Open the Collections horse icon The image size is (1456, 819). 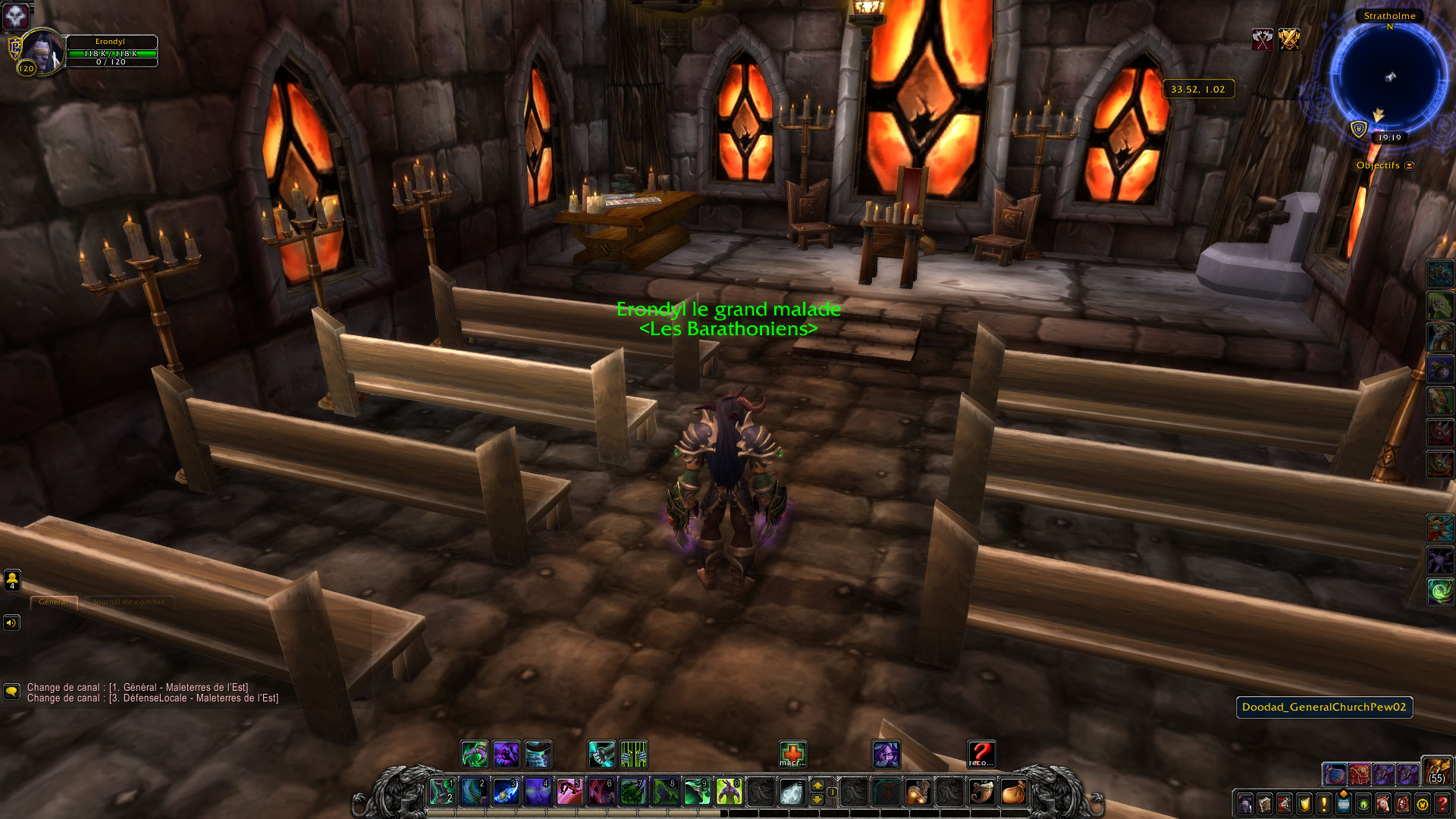coord(1382,804)
